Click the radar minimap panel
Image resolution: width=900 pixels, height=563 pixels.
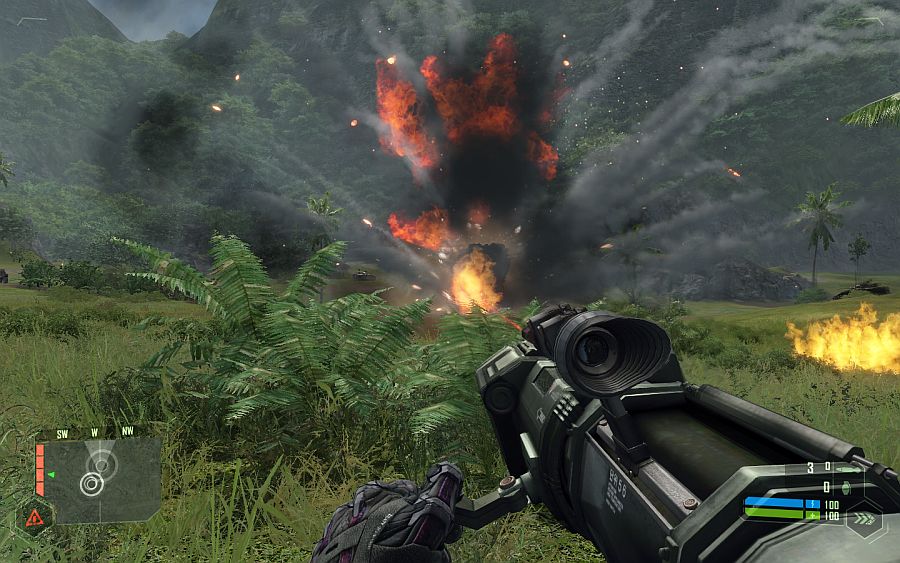pos(98,479)
